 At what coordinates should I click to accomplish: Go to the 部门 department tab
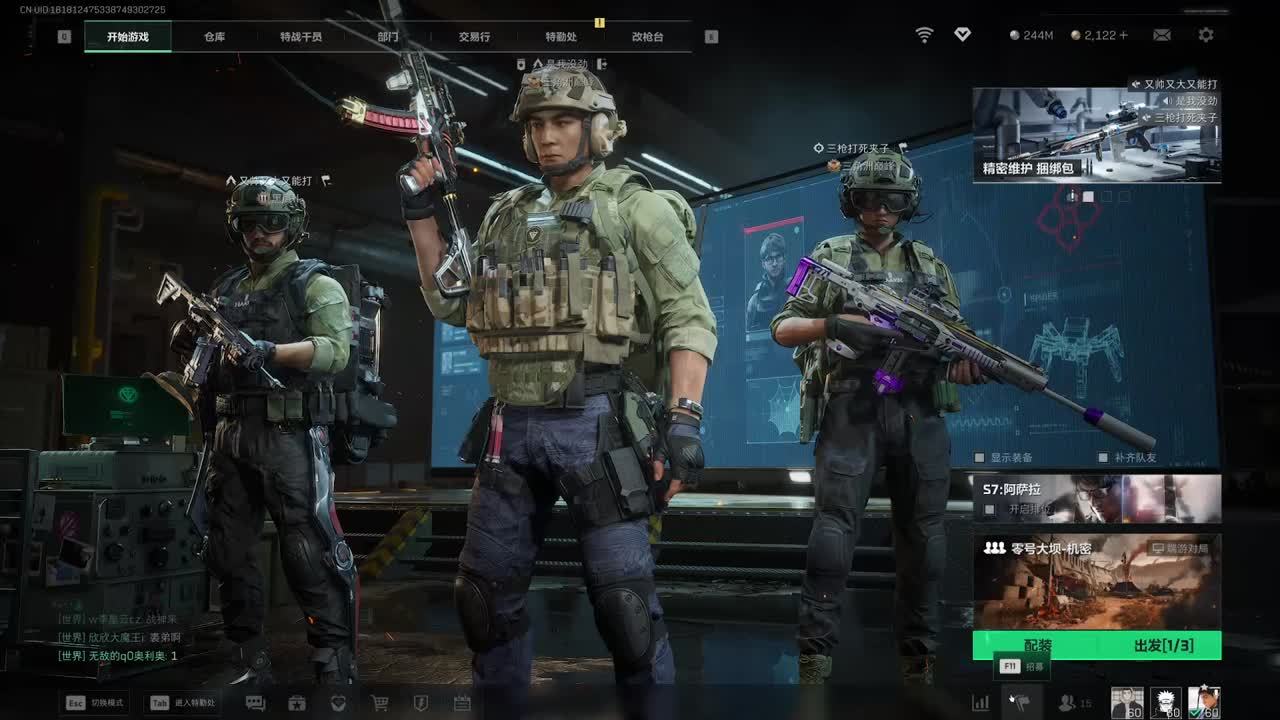click(388, 37)
